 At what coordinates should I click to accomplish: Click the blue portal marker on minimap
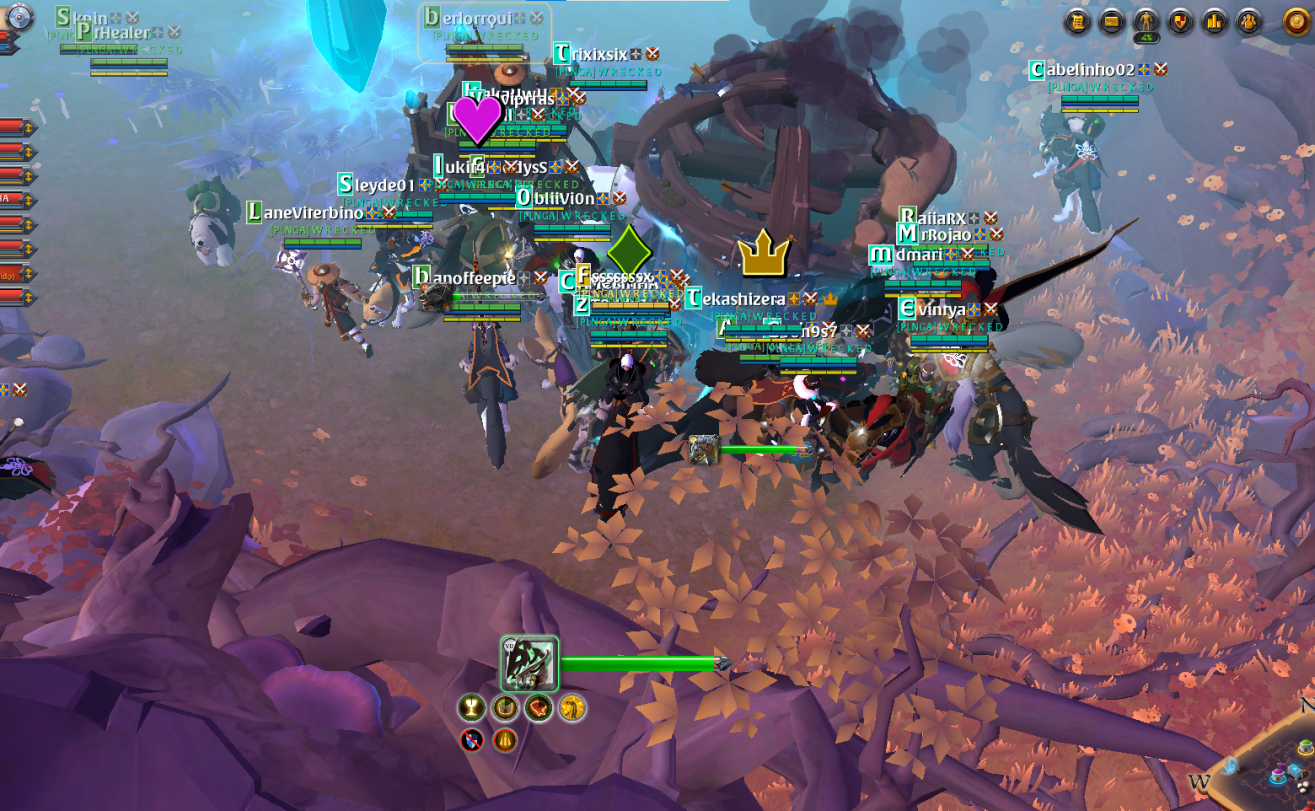[x=1231, y=767]
